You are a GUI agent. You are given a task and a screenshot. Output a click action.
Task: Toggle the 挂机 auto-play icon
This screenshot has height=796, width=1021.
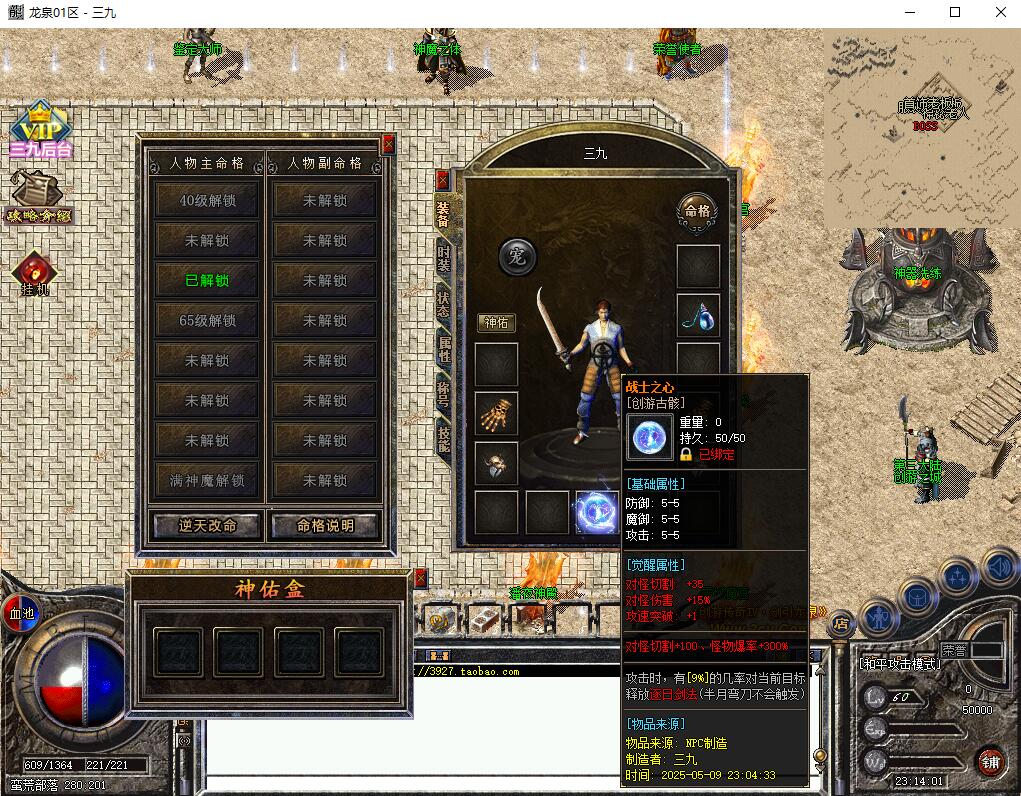coord(35,272)
